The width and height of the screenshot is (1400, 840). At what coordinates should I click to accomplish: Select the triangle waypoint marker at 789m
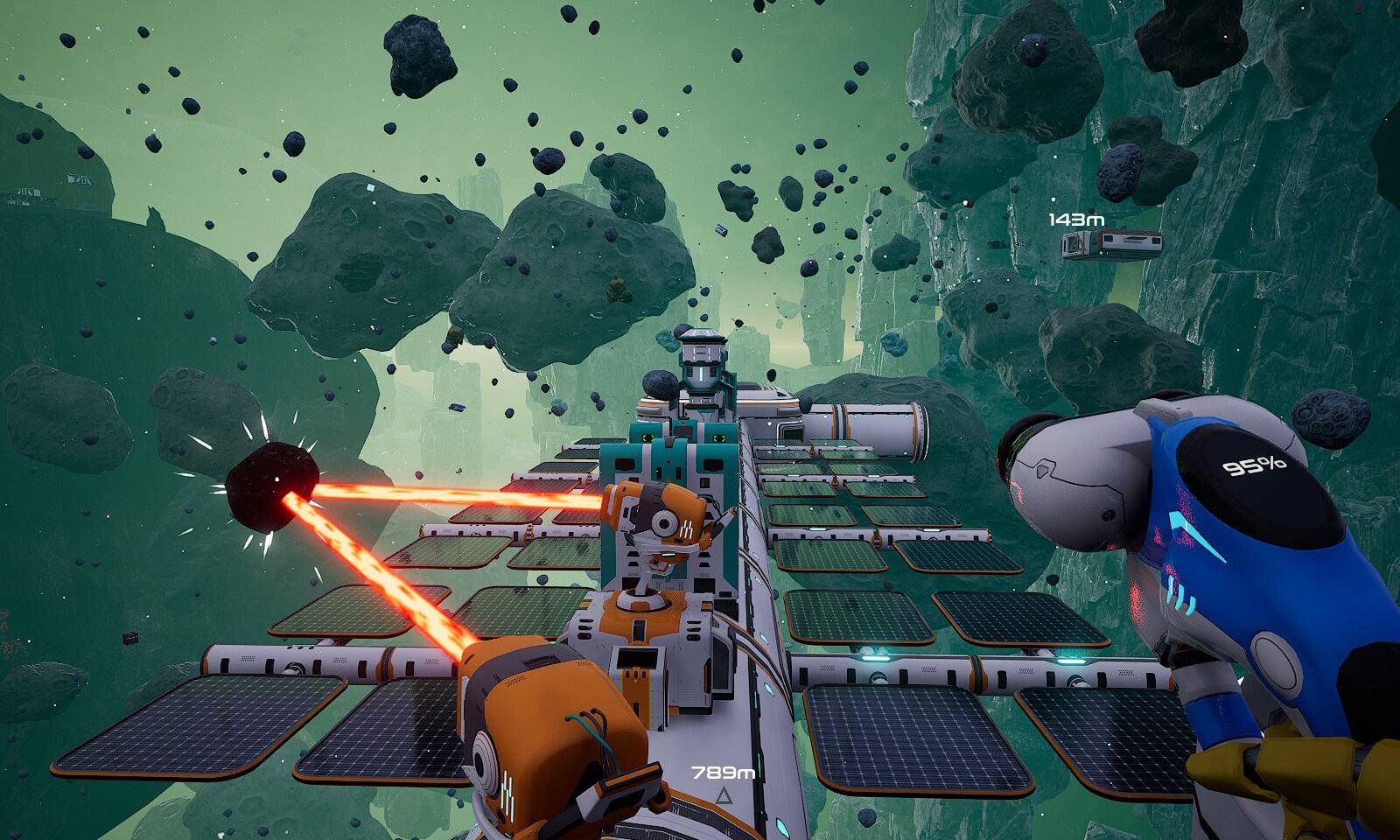pos(724,796)
